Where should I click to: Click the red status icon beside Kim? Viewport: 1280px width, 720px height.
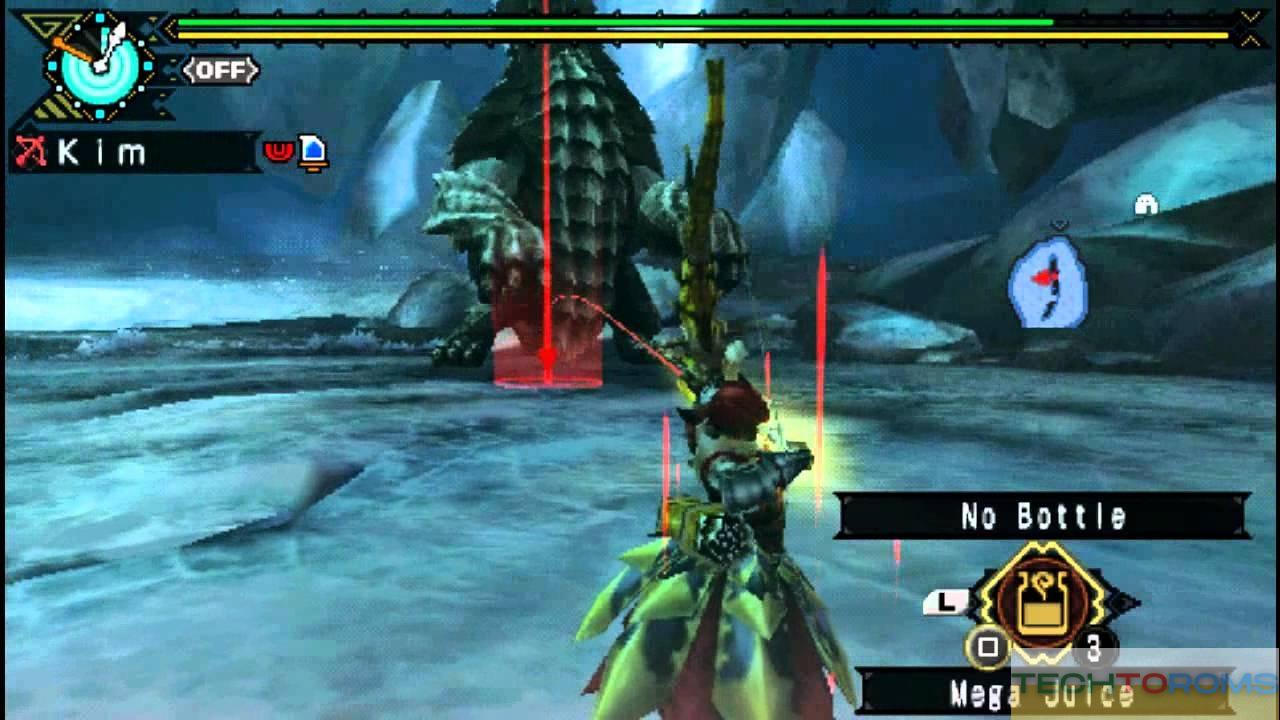coord(278,152)
